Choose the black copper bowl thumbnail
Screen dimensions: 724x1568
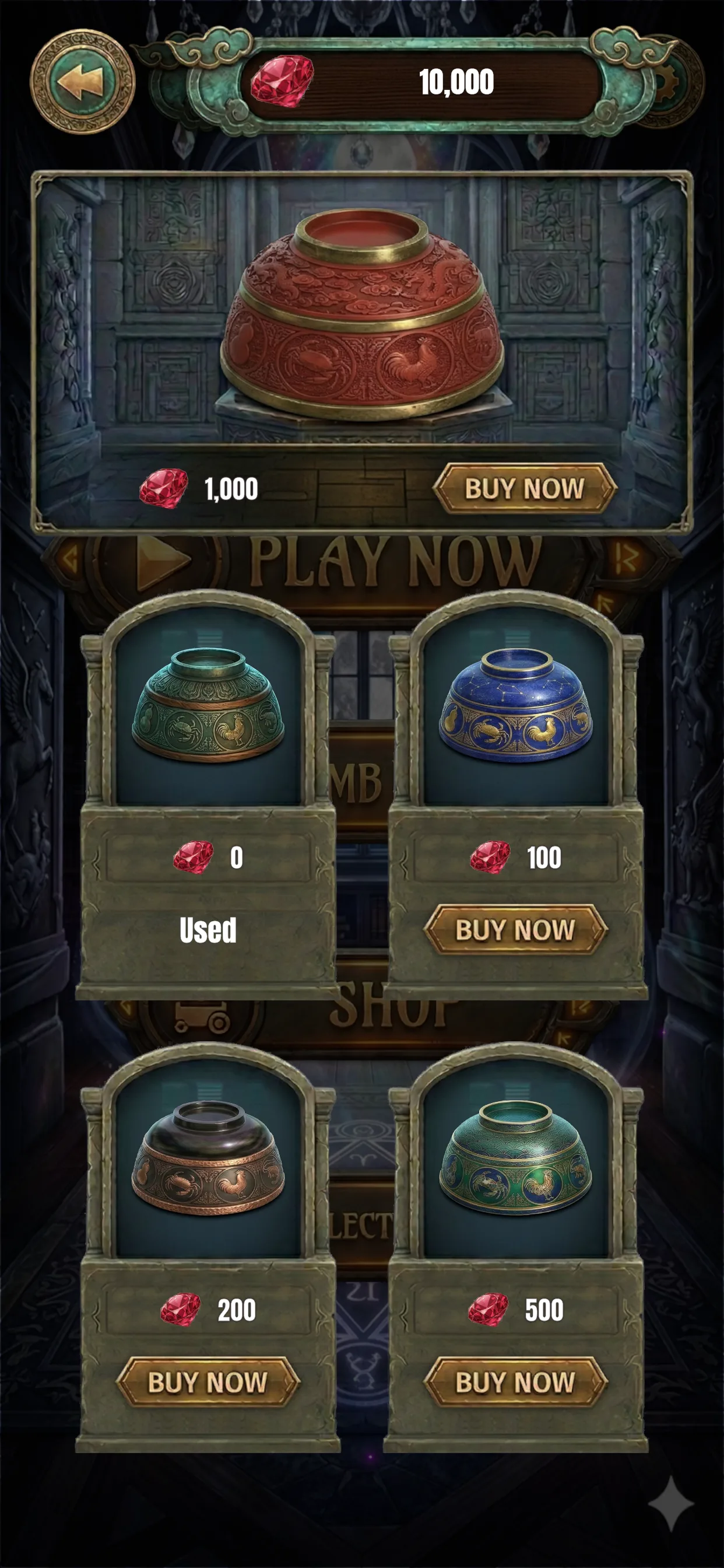click(x=208, y=1157)
